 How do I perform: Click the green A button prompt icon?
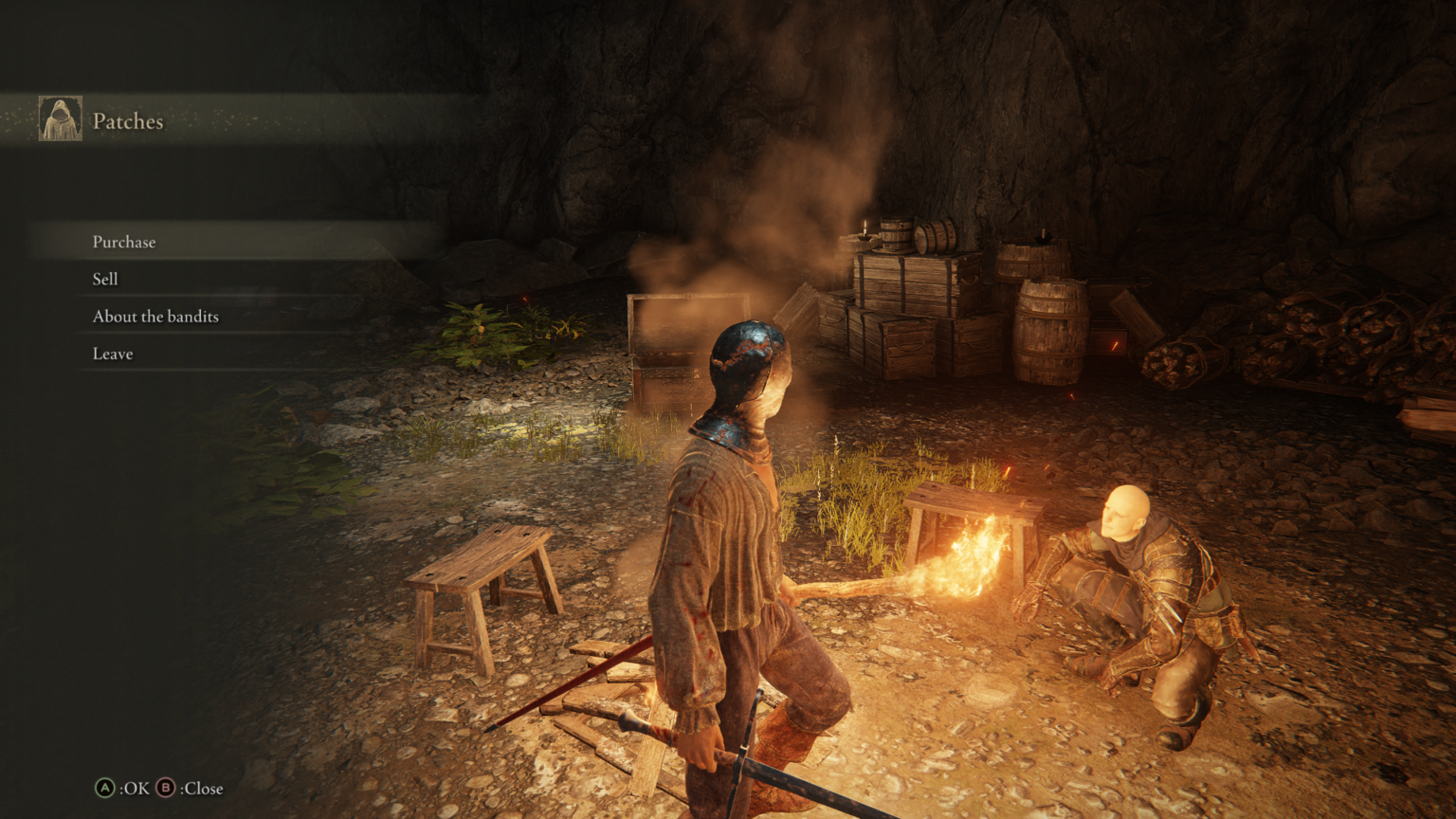[x=104, y=788]
